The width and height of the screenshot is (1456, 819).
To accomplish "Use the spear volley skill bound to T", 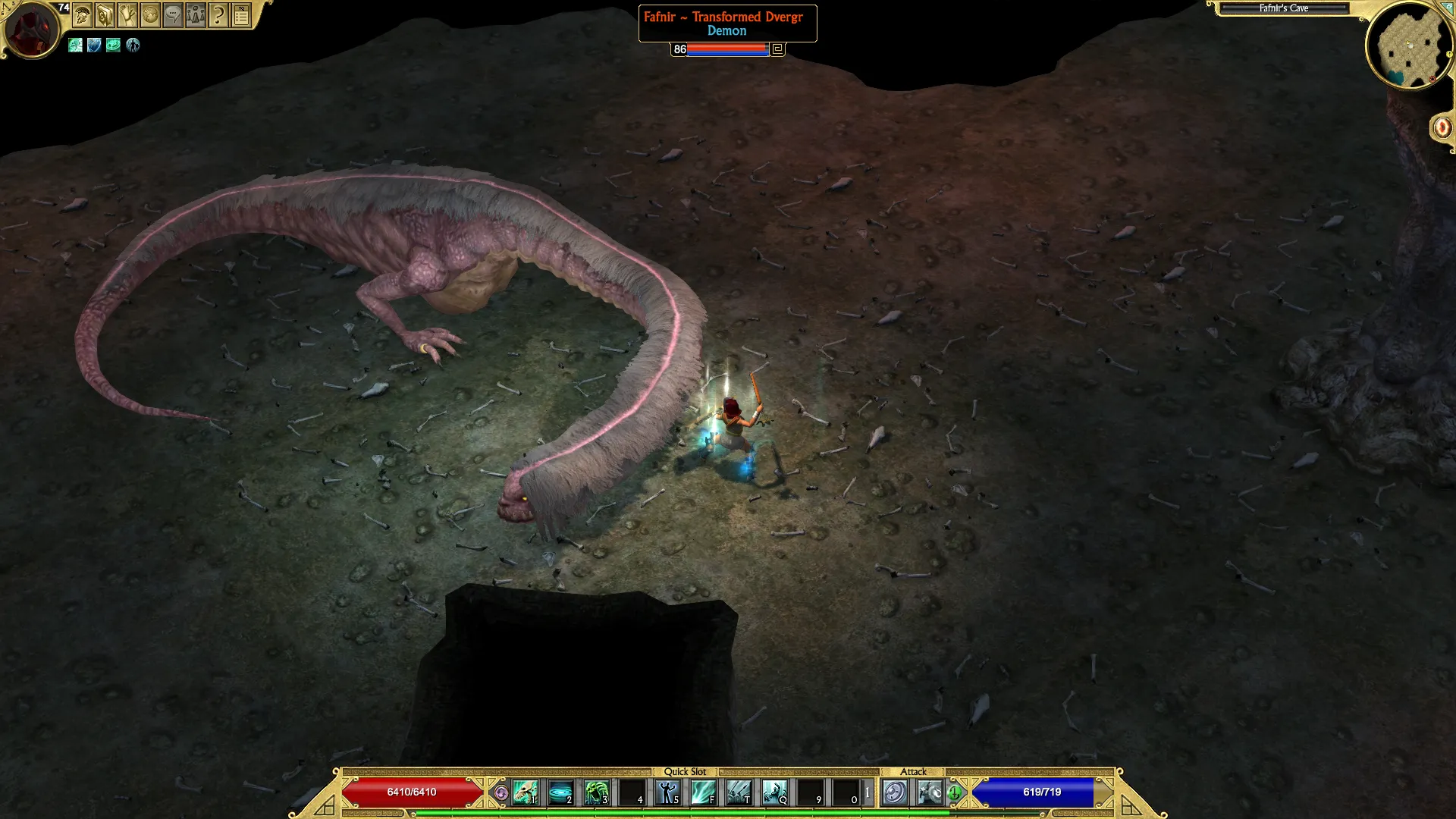I will (739, 792).
